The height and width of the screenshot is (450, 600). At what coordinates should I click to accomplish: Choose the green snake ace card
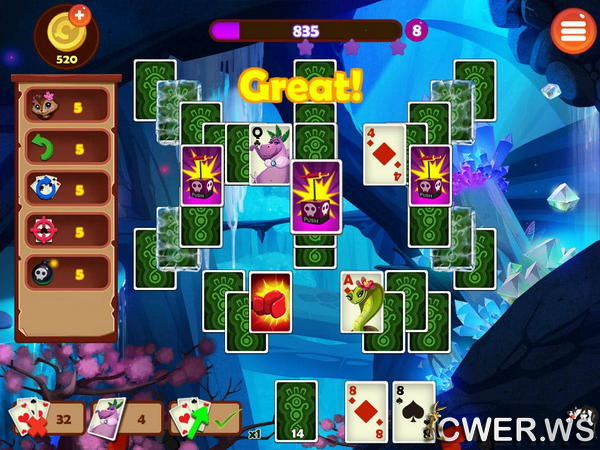tap(361, 302)
